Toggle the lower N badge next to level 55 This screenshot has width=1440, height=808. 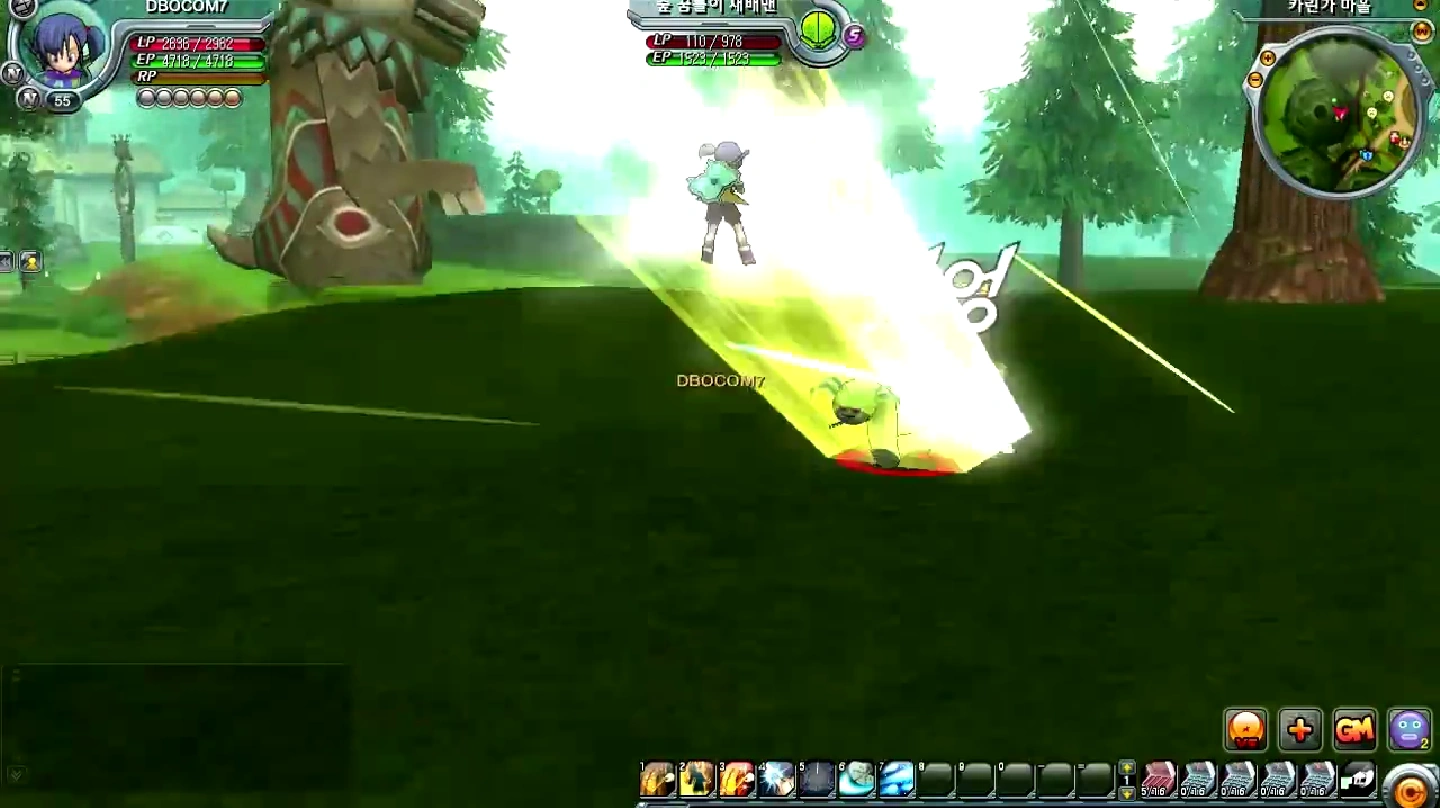coord(29,97)
